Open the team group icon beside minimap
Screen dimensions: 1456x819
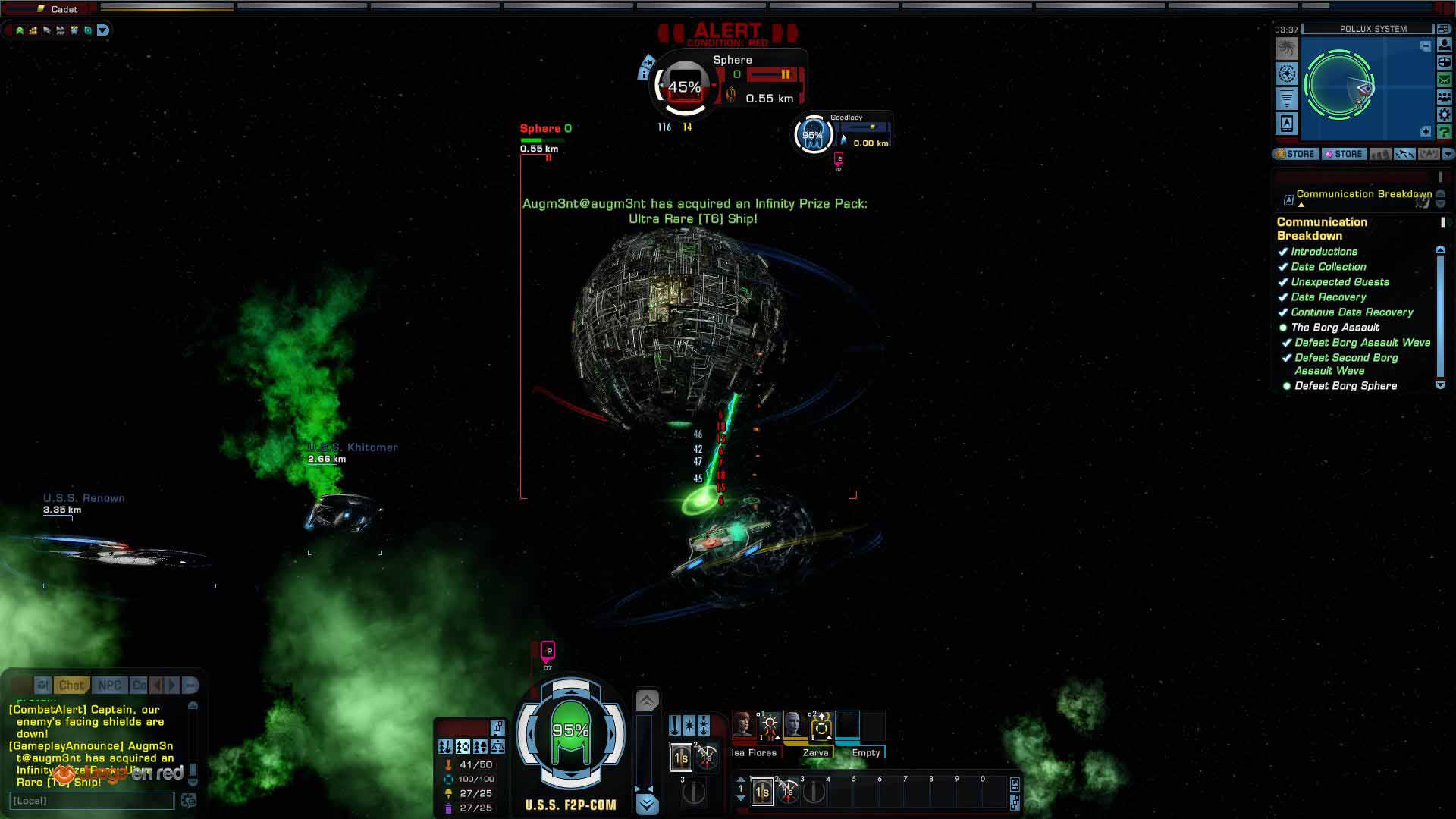[x=1445, y=97]
